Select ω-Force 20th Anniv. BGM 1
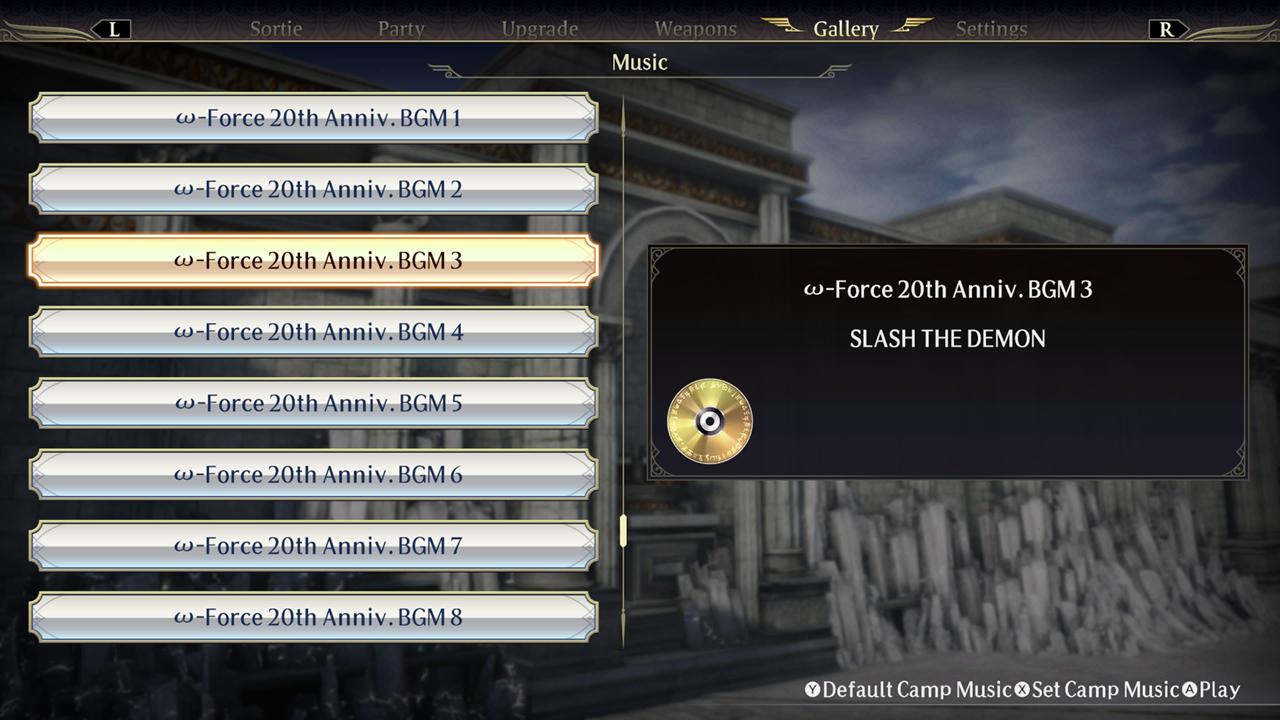The height and width of the screenshot is (720, 1280). (x=313, y=117)
